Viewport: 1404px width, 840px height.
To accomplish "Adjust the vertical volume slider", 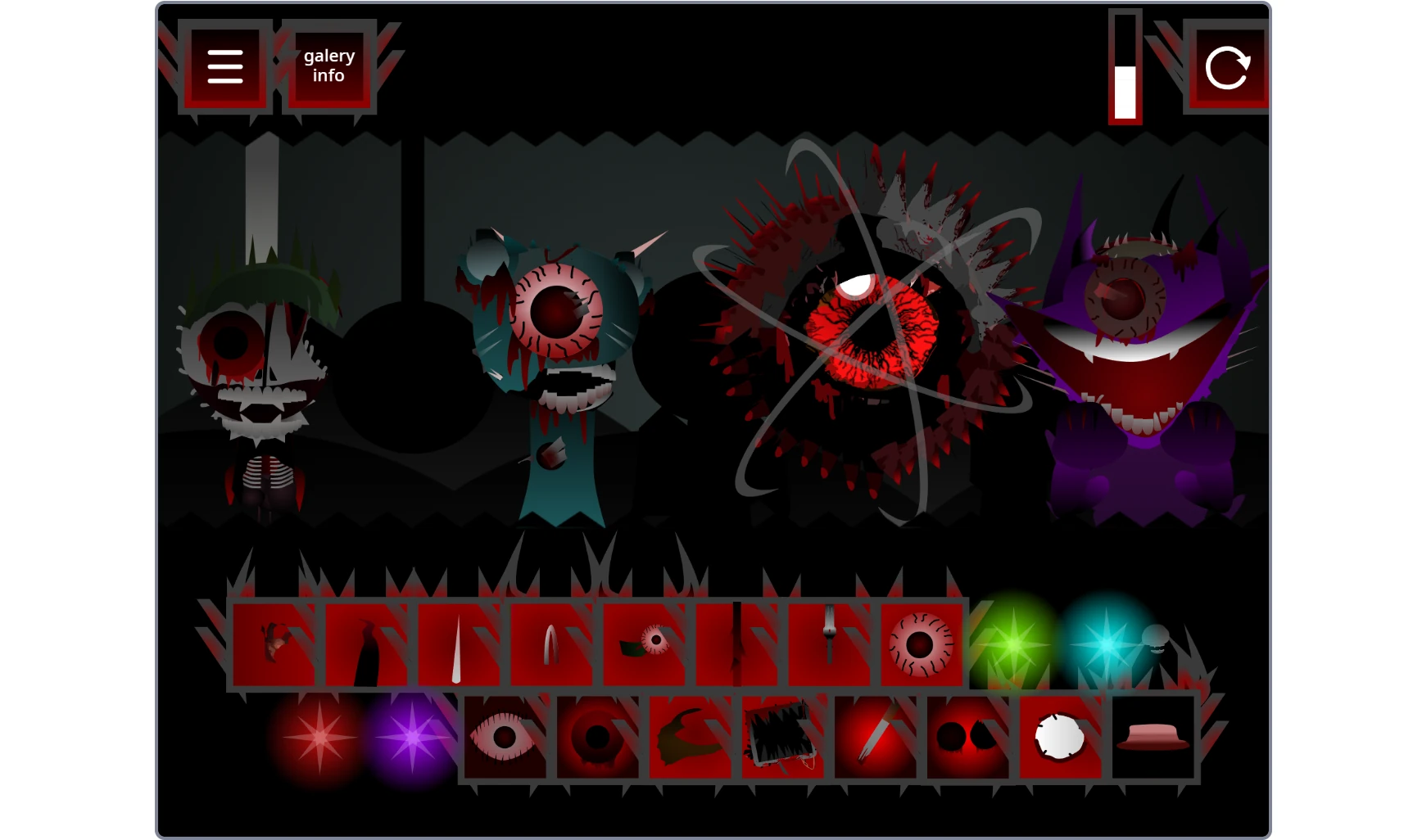I will click(x=1126, y=65).
